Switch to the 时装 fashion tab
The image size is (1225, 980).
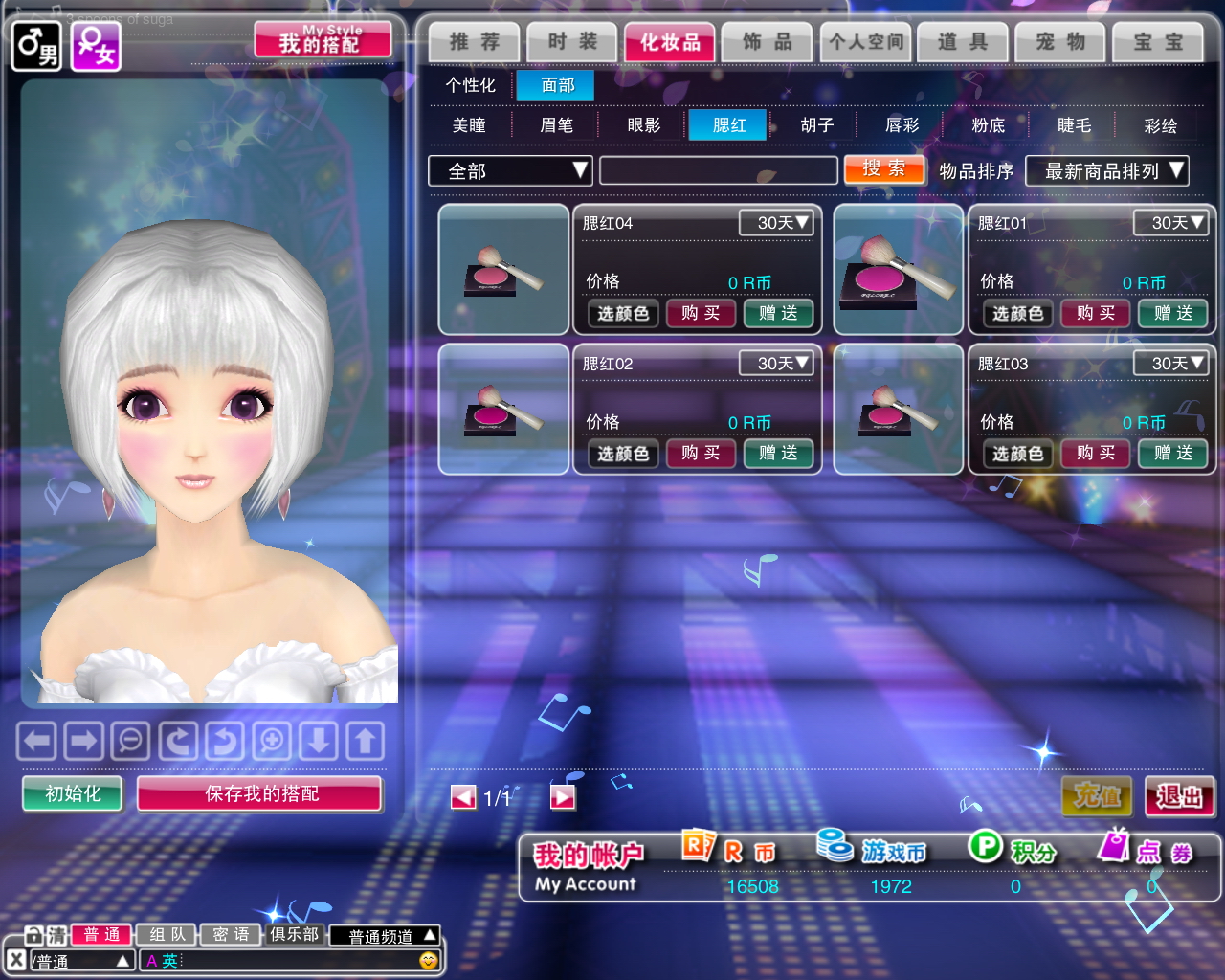click(571, 42)
